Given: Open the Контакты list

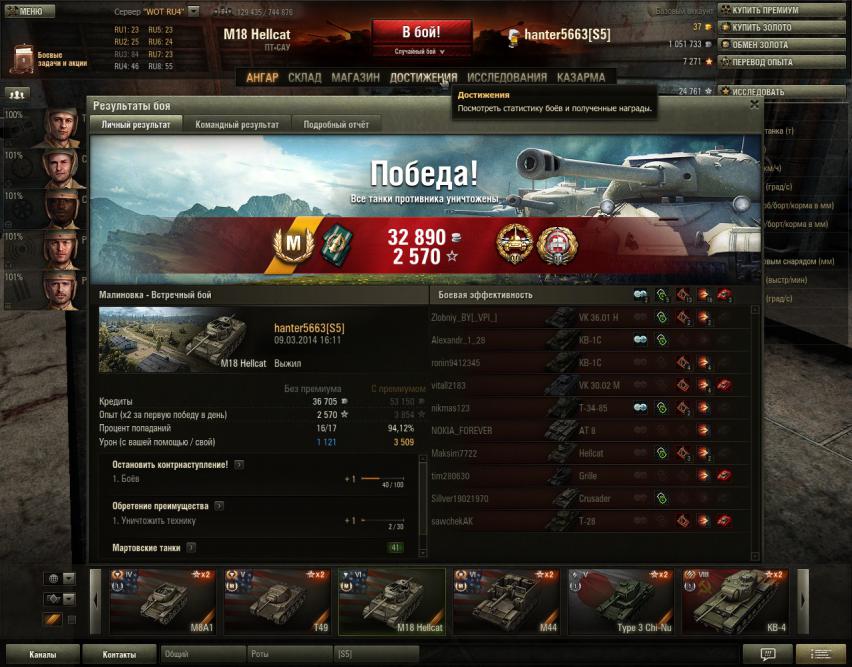Looking at the screenshot, I should tap(118, 655).
